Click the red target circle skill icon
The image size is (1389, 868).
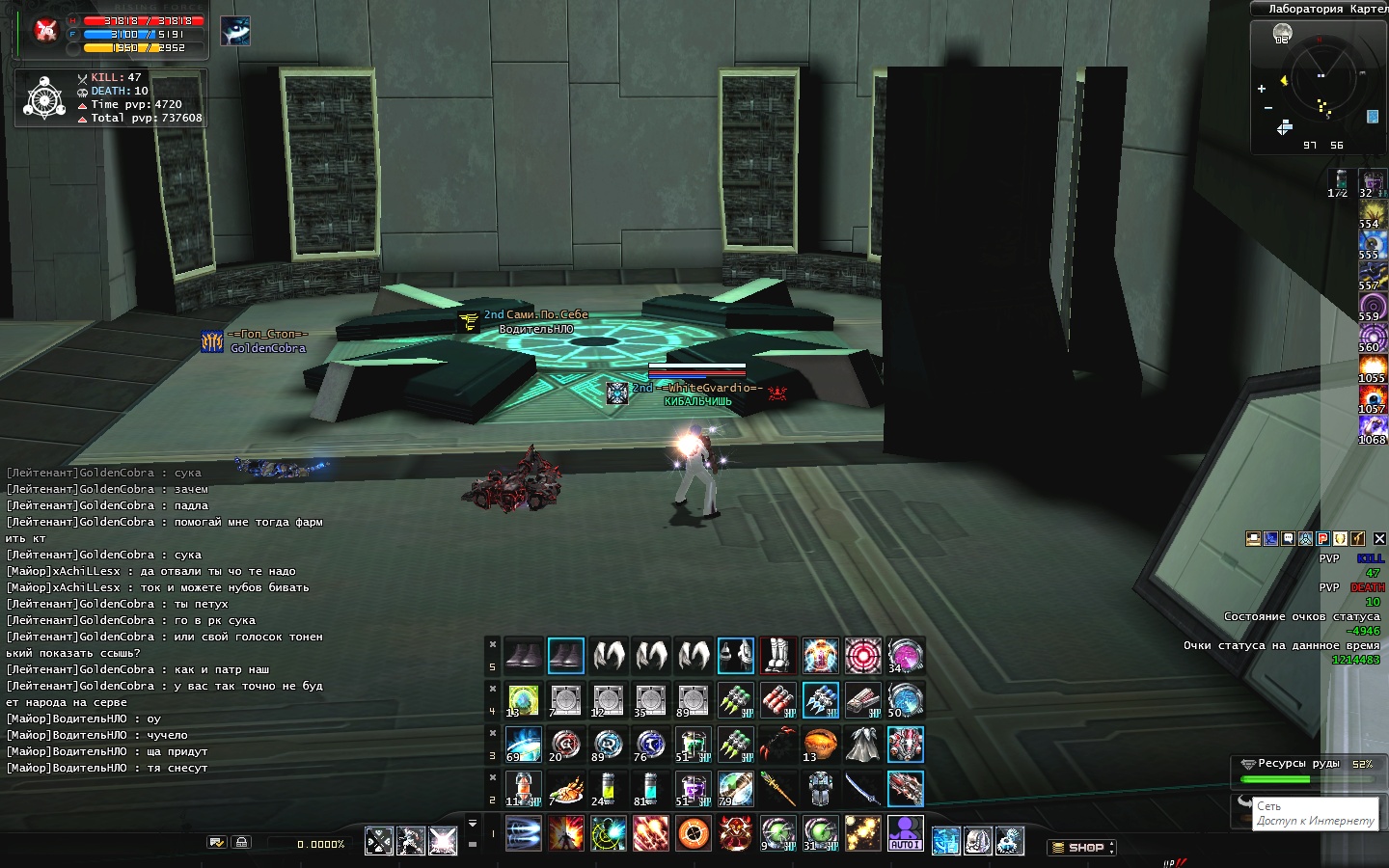pos(862,656)
